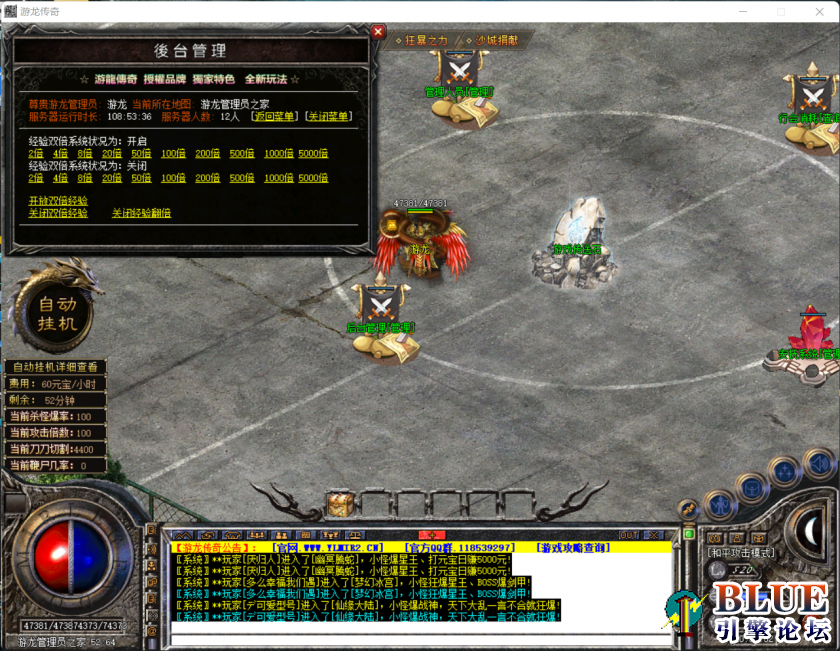Open the skills sparkle round icon

pos(784,470)
